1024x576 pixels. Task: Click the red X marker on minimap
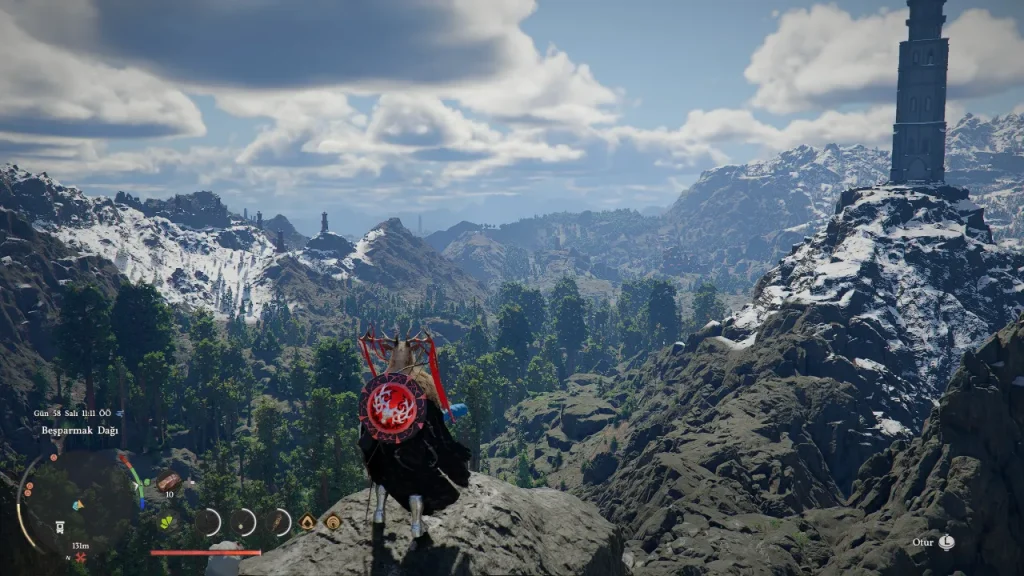point(81,556)
